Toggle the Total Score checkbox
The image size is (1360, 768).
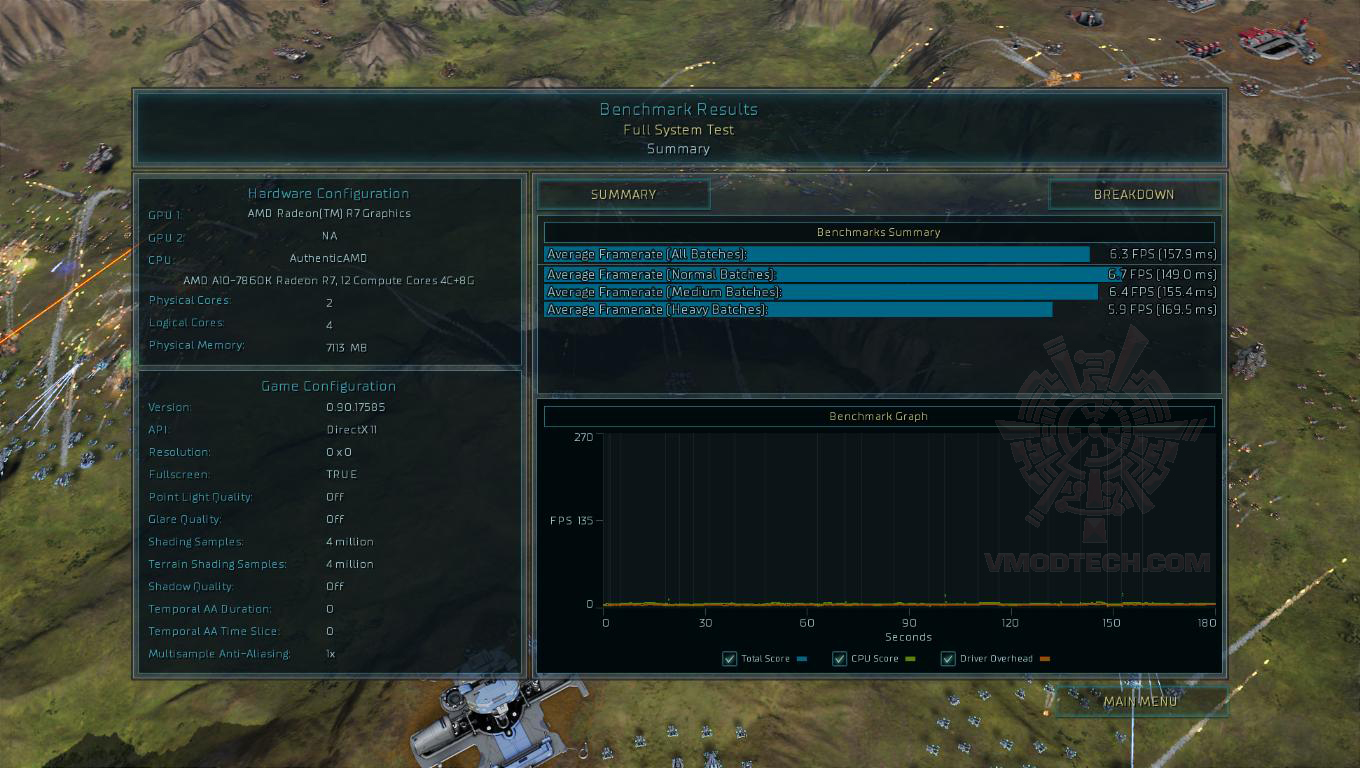pyautogui.click(x=729, y=658)
